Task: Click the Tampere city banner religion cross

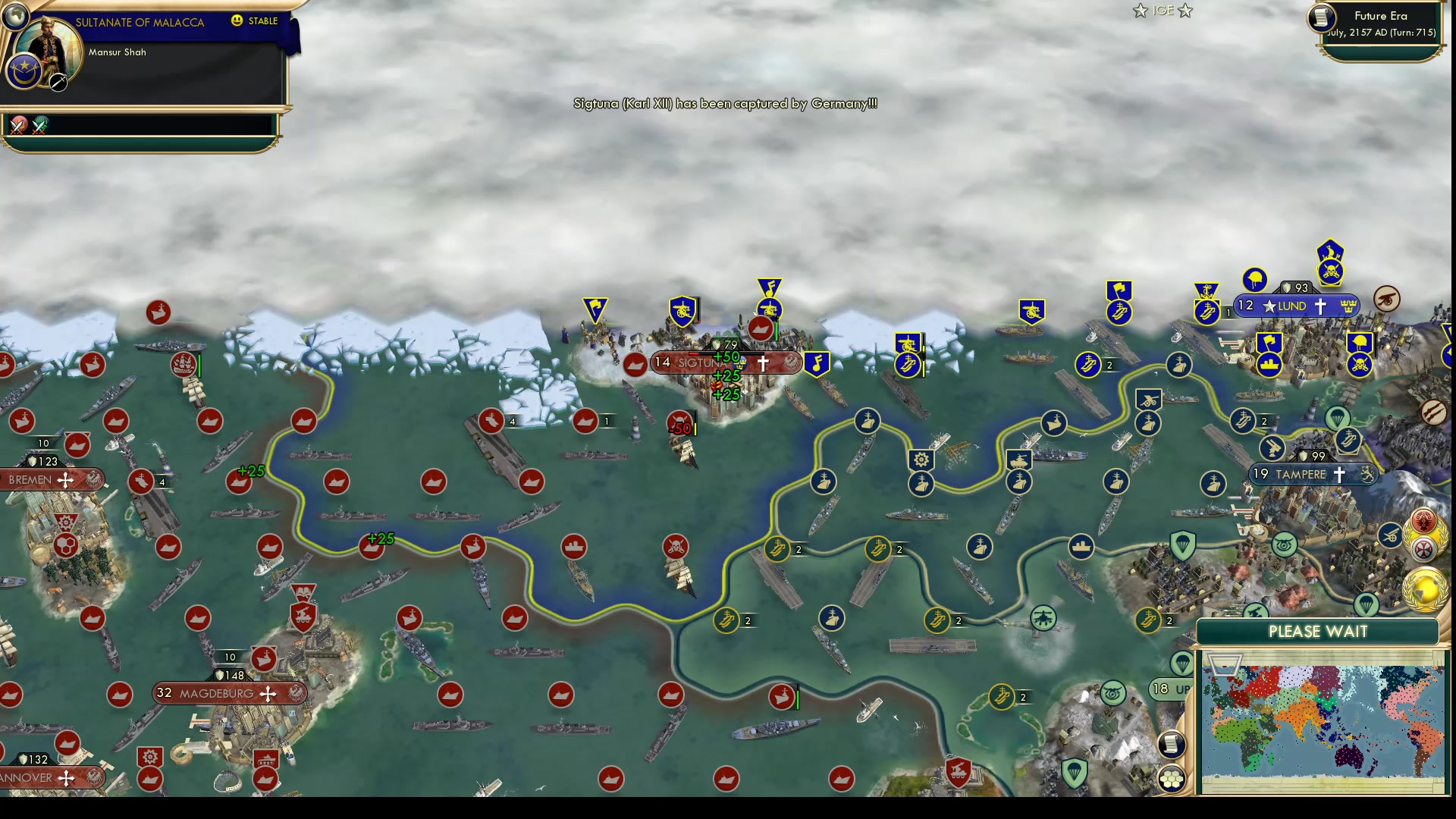Action: point(1339,474)
